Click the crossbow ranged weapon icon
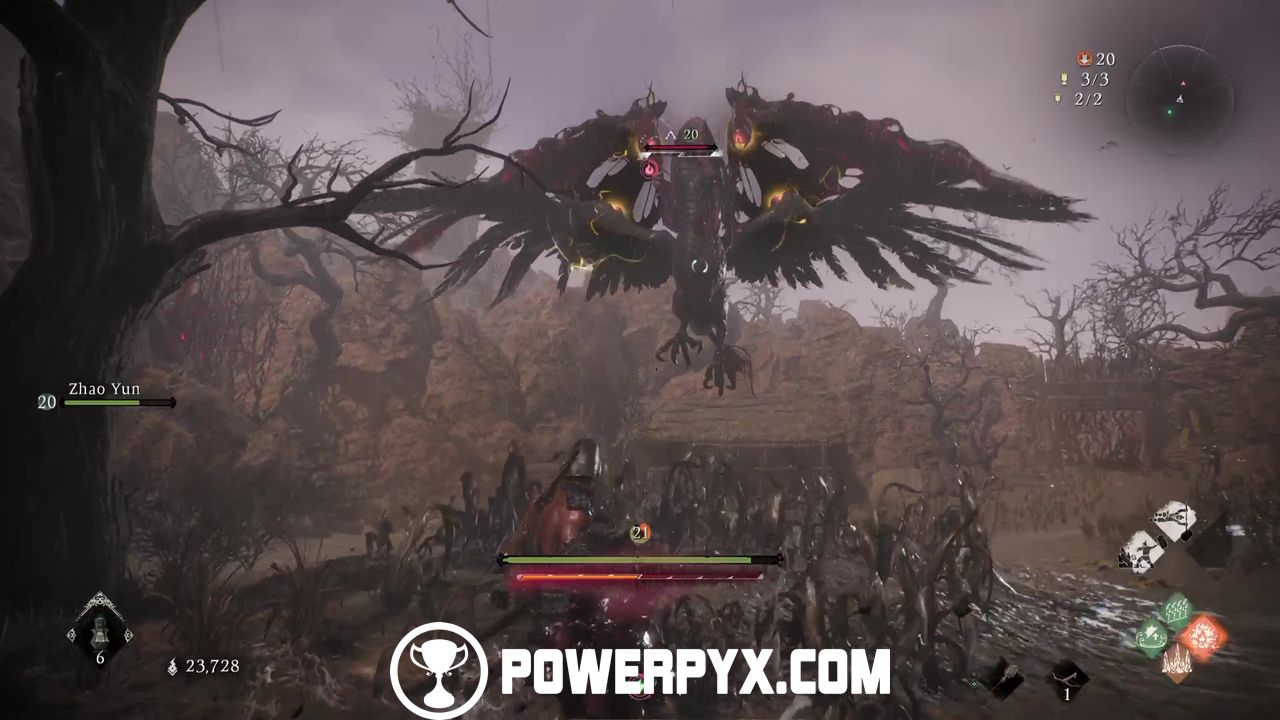The image size is (1280, 720). [1067, 678]
